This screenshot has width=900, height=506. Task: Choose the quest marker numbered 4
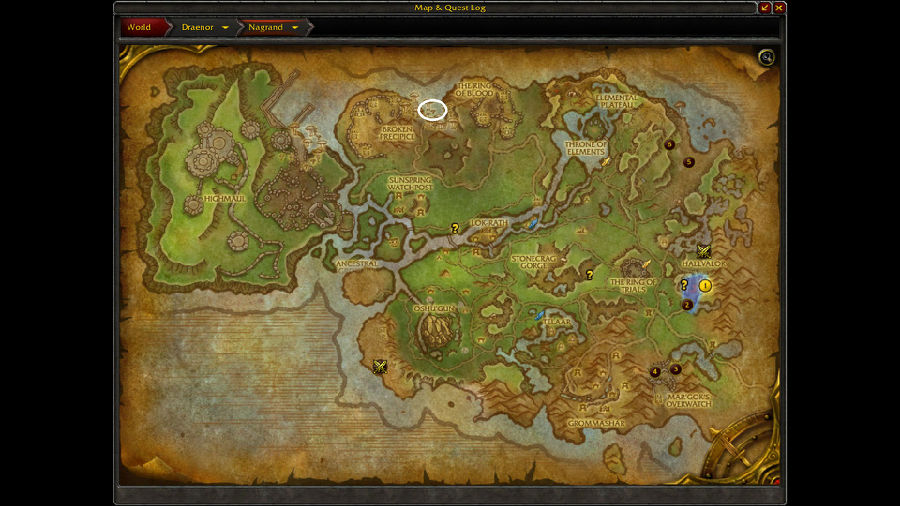(x=656, y=372)
